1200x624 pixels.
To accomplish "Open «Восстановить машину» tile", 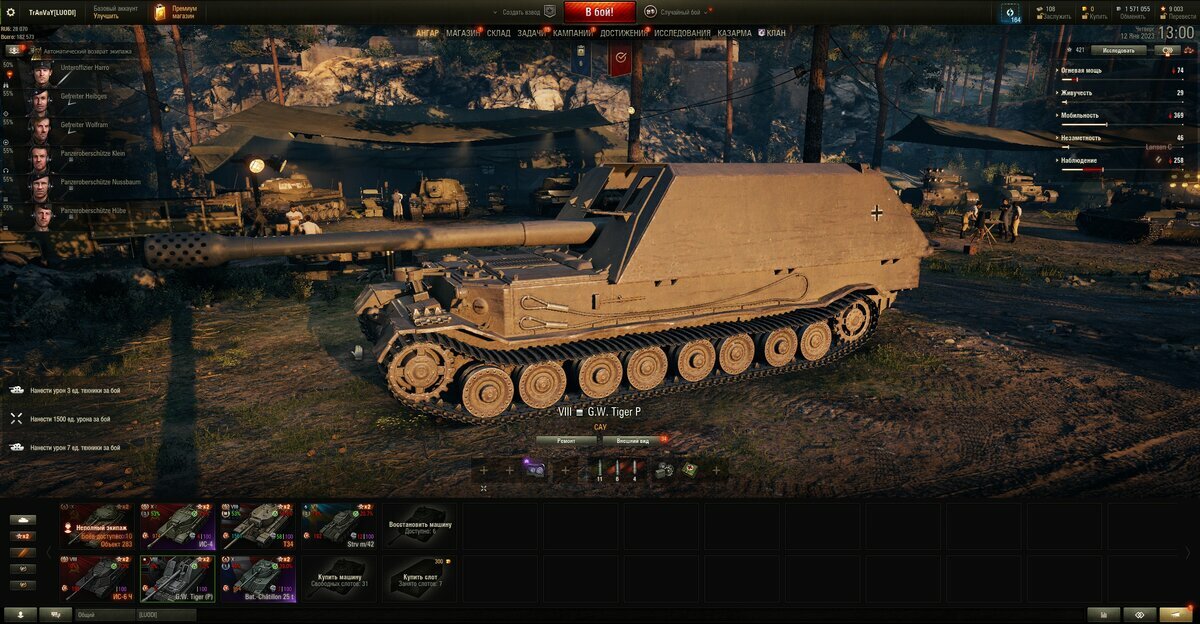I will pos(420,526).
